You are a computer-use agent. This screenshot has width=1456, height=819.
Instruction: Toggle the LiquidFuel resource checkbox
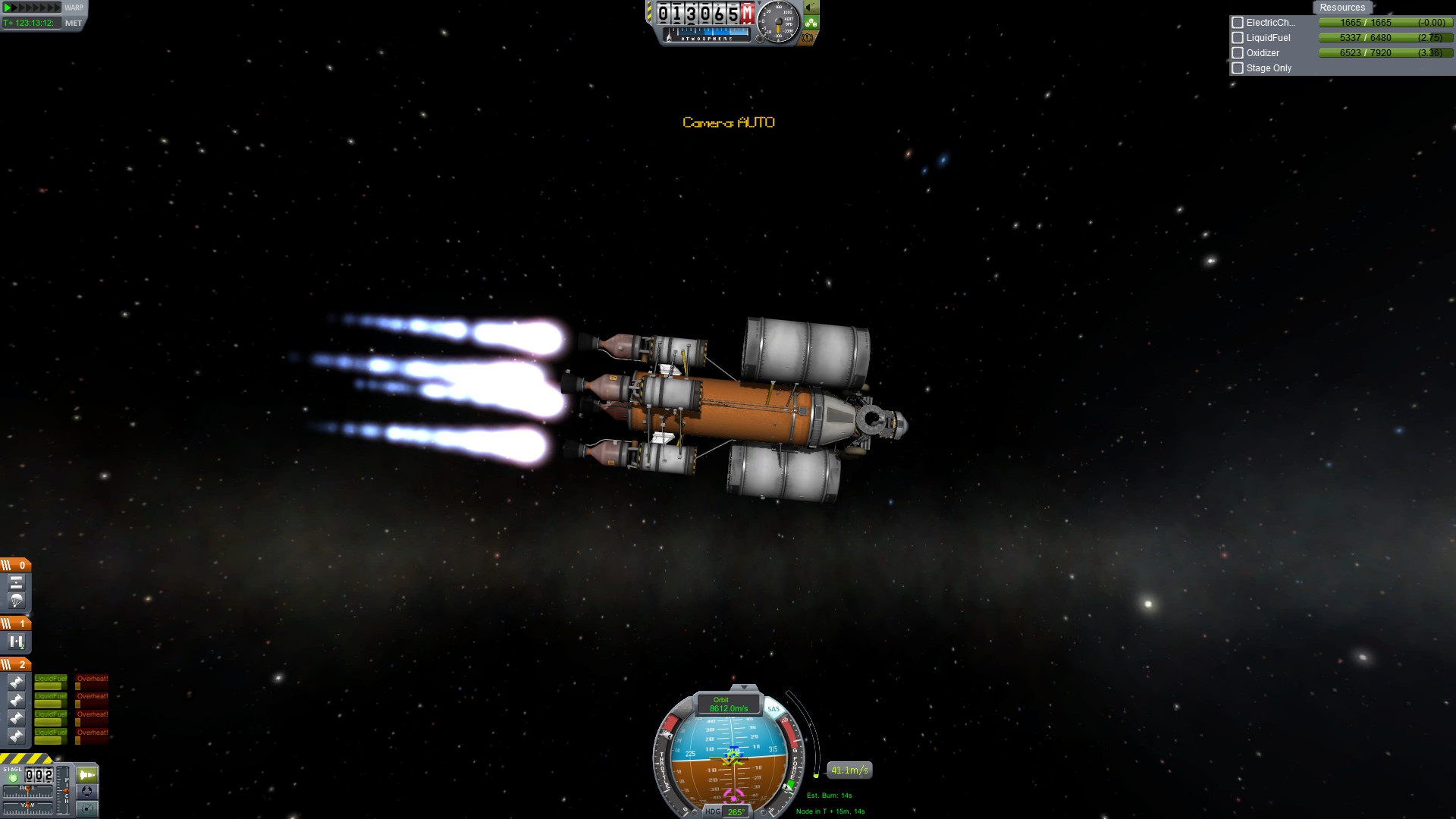(x=1238, y=38)
